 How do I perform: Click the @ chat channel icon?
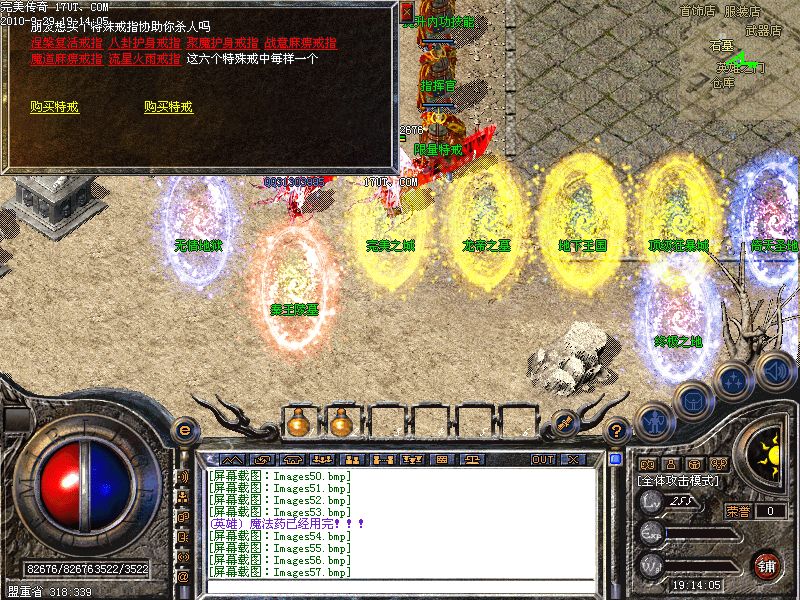[183, 576]
